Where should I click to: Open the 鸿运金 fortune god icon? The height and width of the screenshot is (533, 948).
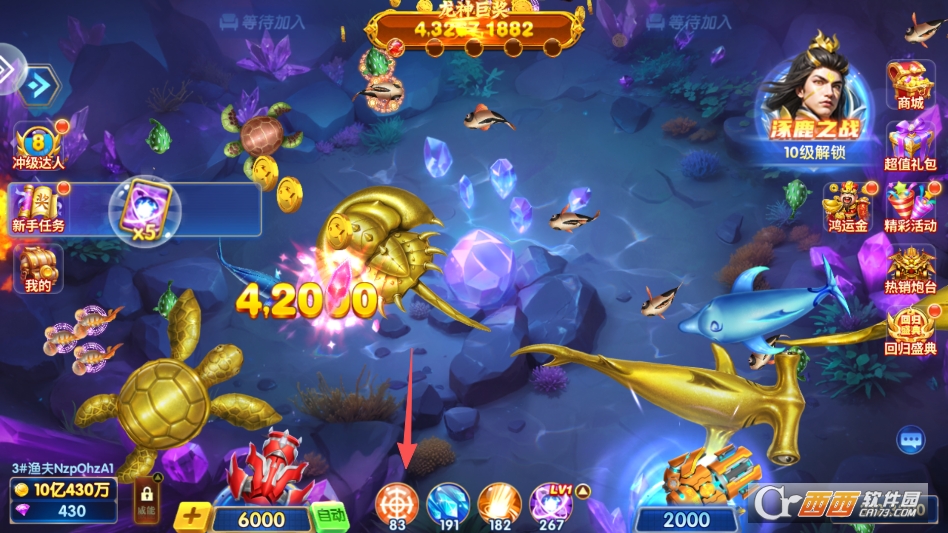pos(846,205)
